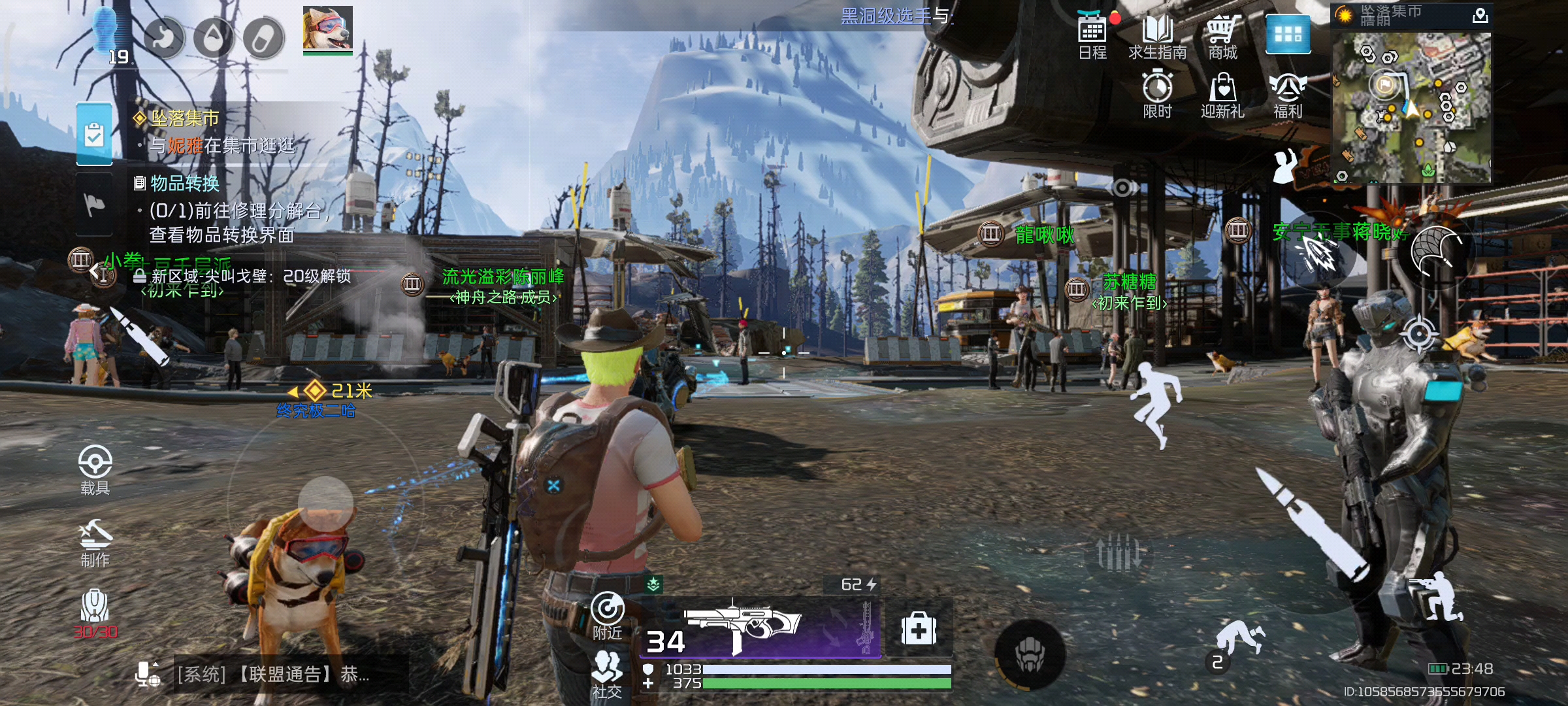The width and height of the screenshot is (1568, 706).
Task: Select the equipped rifle weapon slot
Action: click(x=758, y=624)
